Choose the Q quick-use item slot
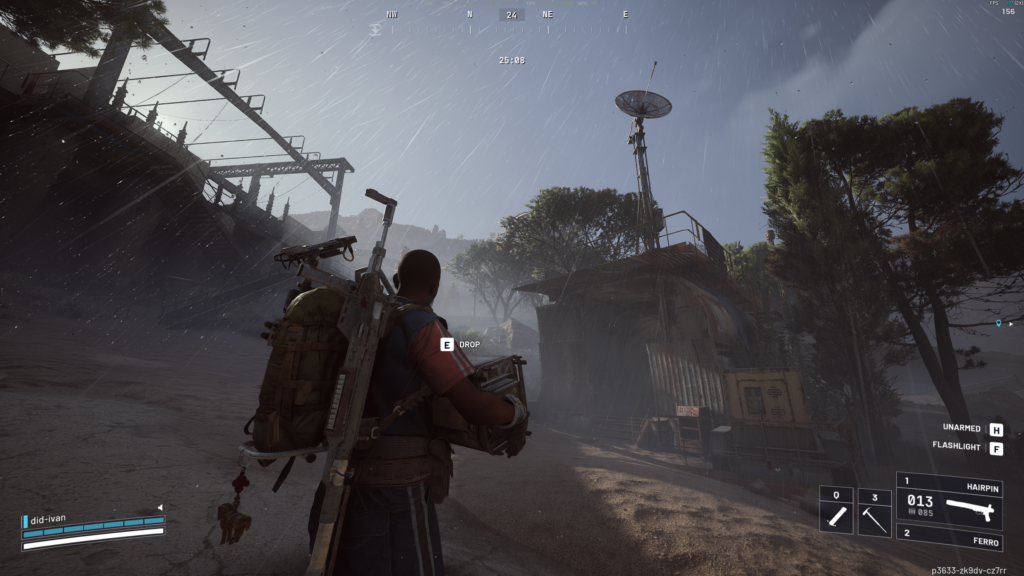 (836, 512)
